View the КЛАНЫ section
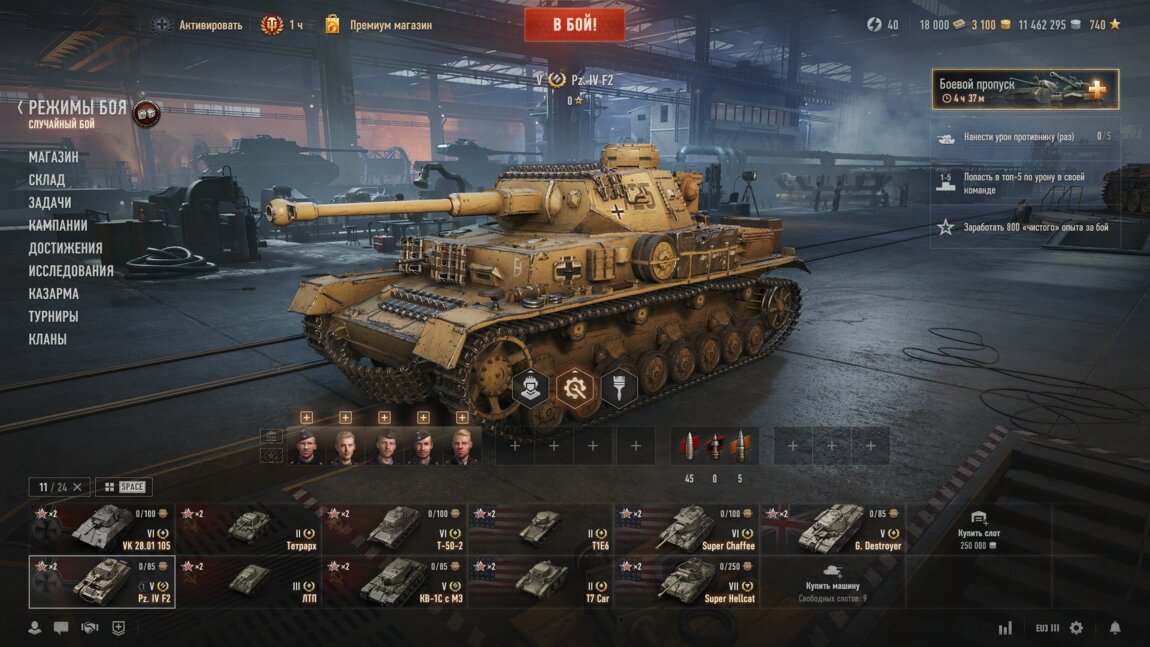 [48, 339]
